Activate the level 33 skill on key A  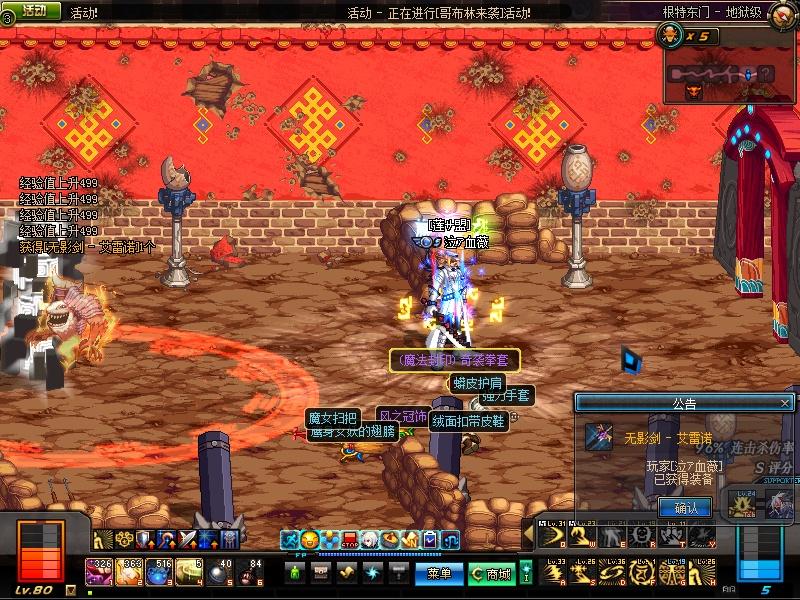551,572
